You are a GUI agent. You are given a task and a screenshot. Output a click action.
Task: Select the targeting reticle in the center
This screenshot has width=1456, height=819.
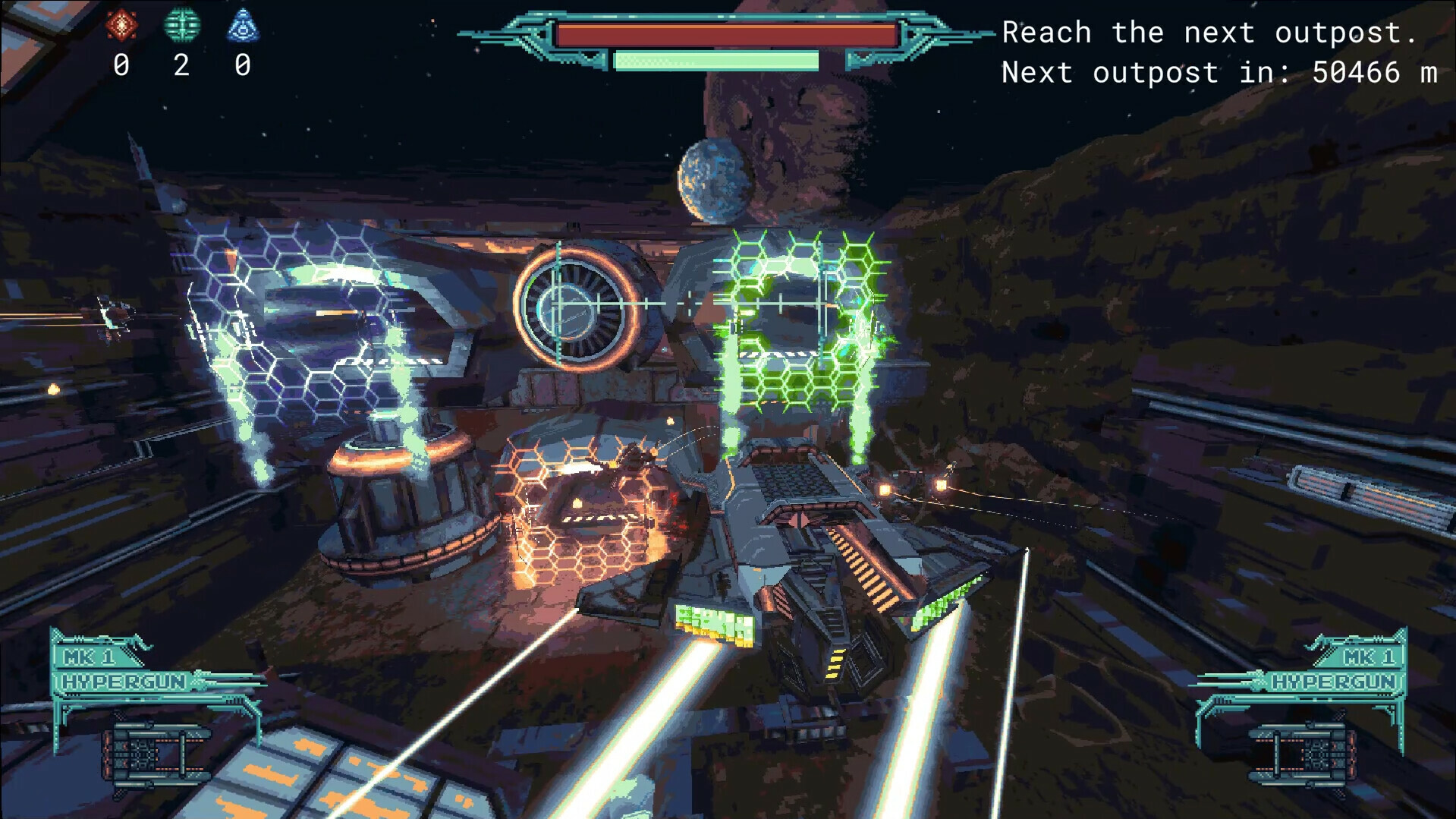[561, 305]
